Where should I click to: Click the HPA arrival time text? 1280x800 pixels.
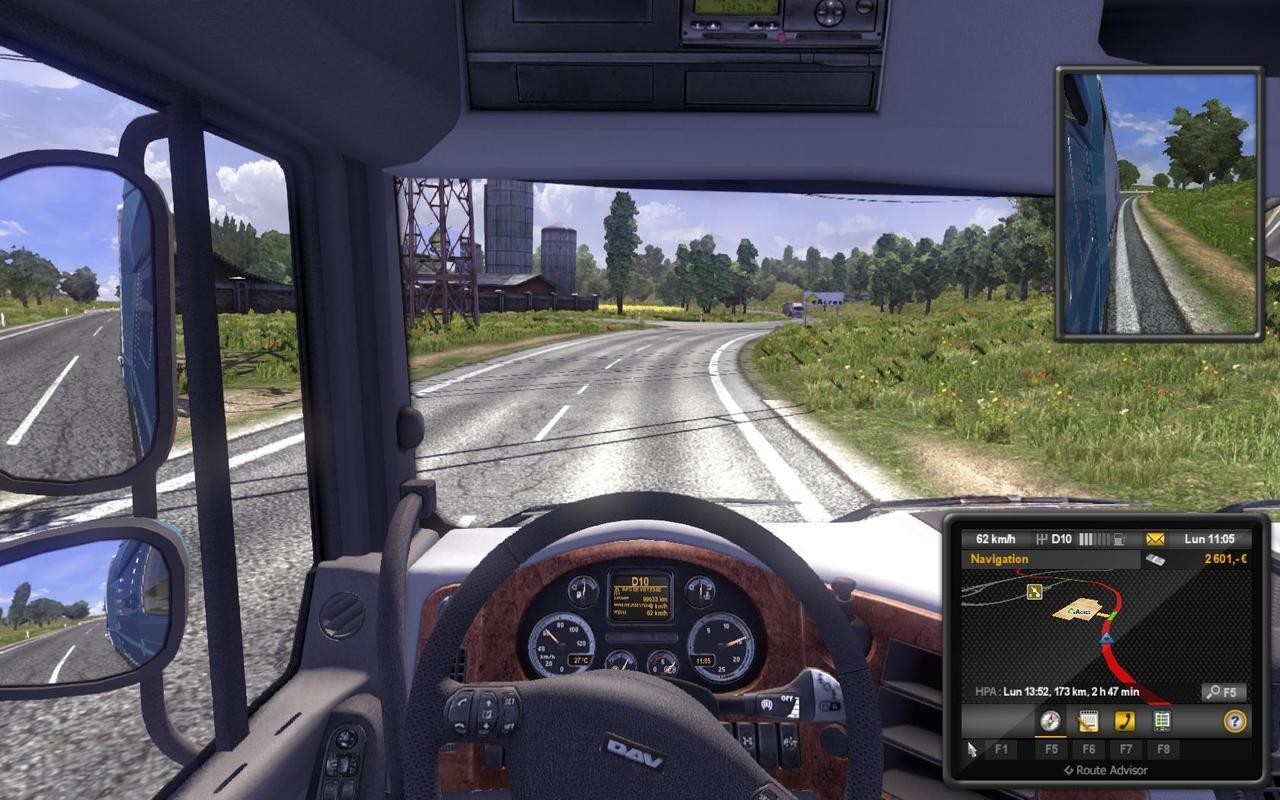click(x=1056, y=691)
